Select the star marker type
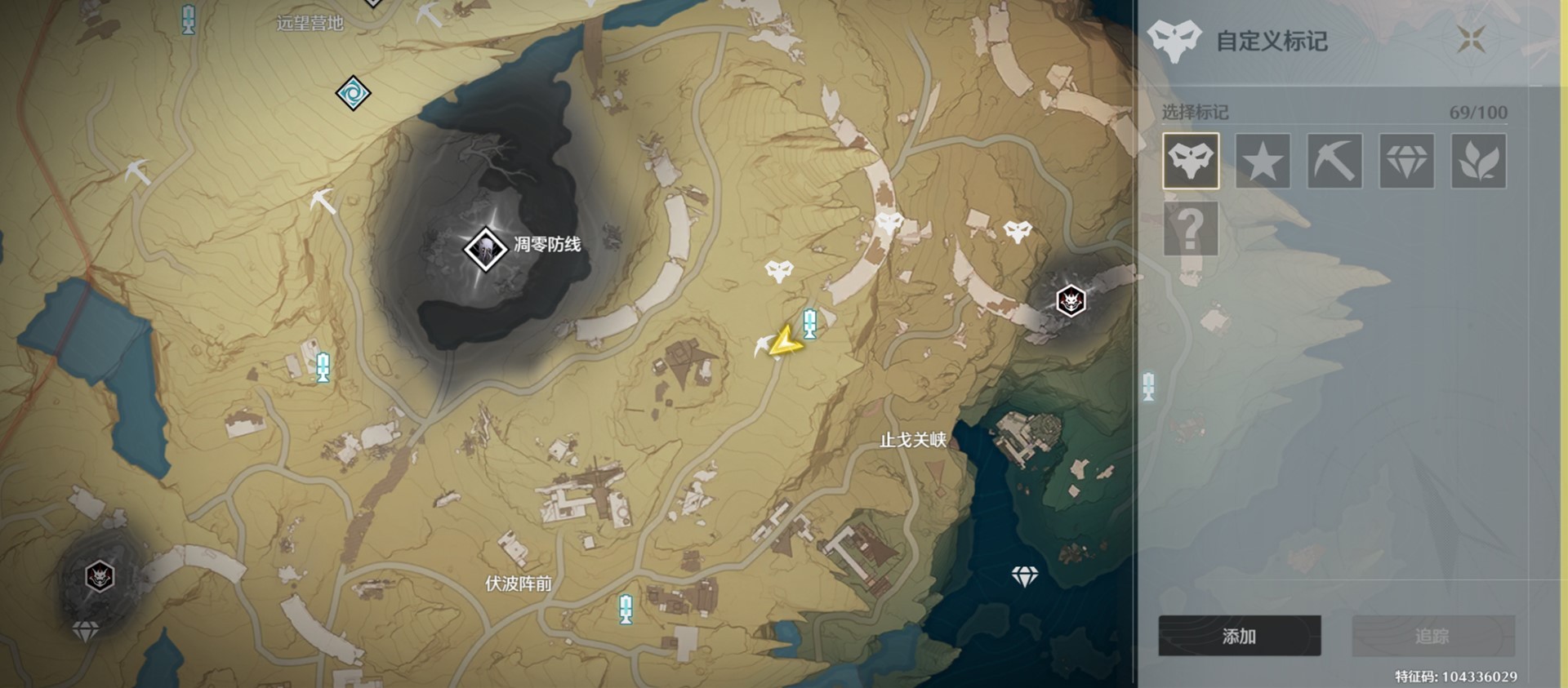 pyautogui.click(x=1263, y=161)
